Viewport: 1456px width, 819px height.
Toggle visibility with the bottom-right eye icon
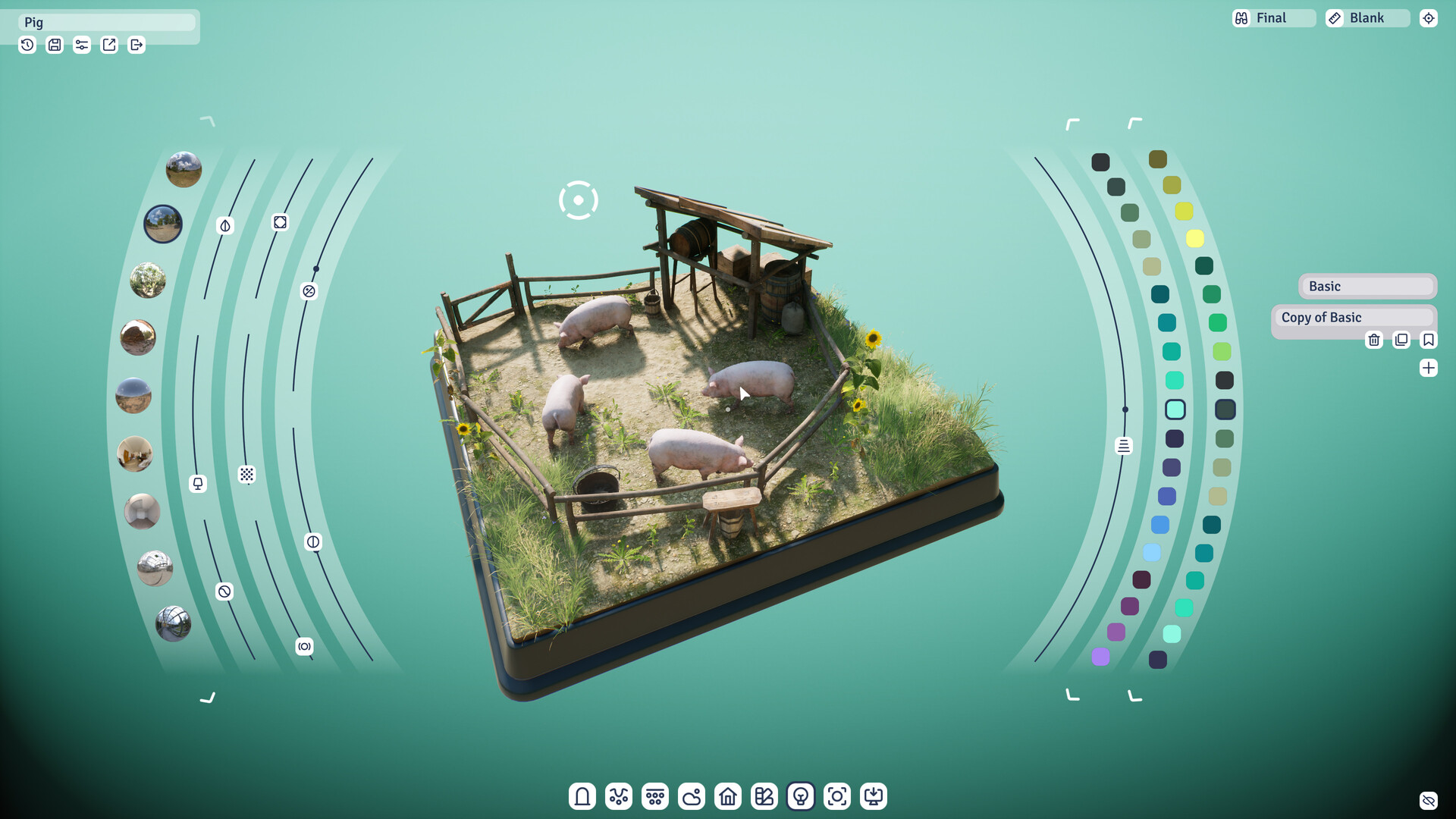click(1429, 800)
